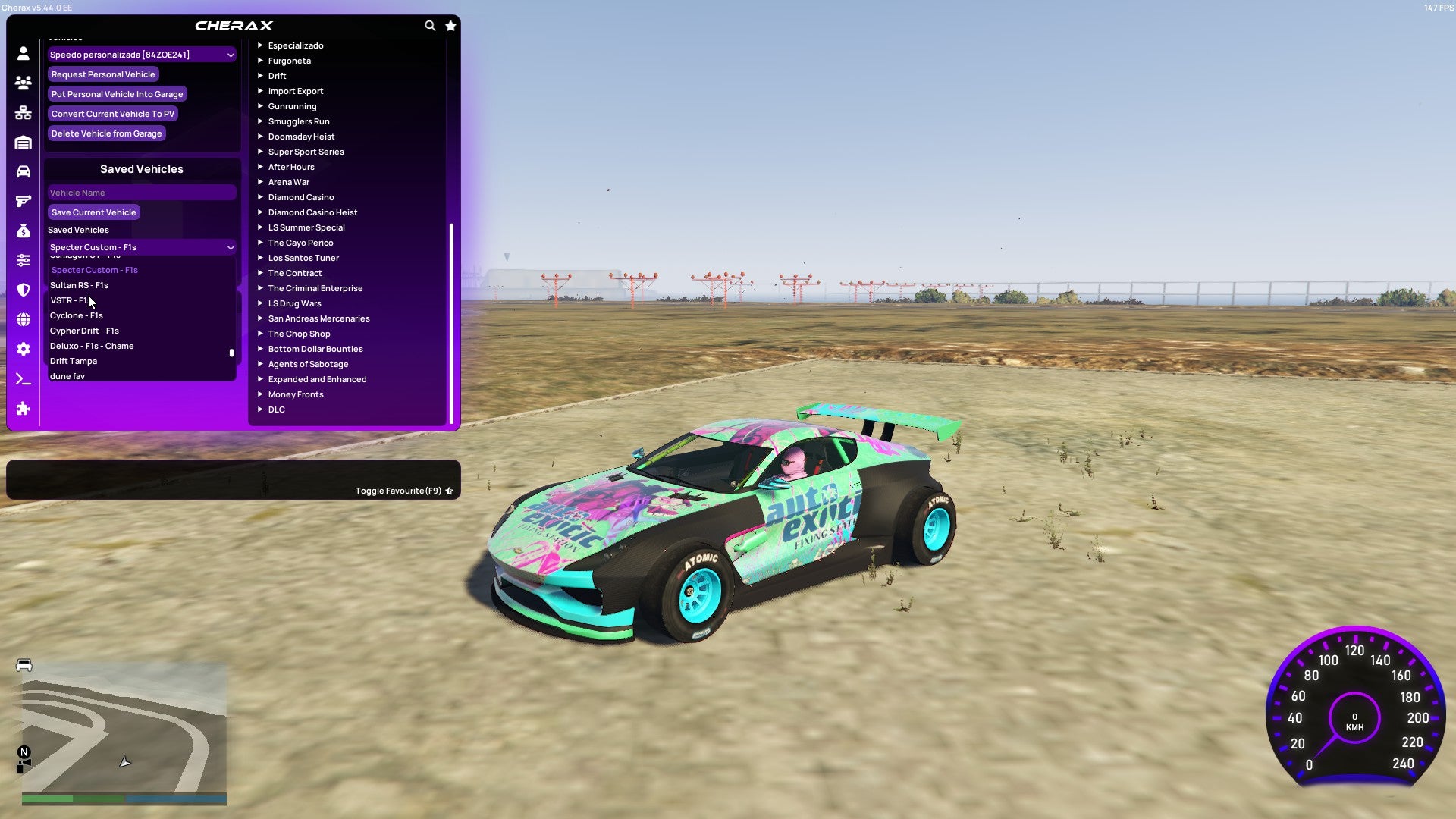Open the Money bag recovery icon

(x=23, y=230)
